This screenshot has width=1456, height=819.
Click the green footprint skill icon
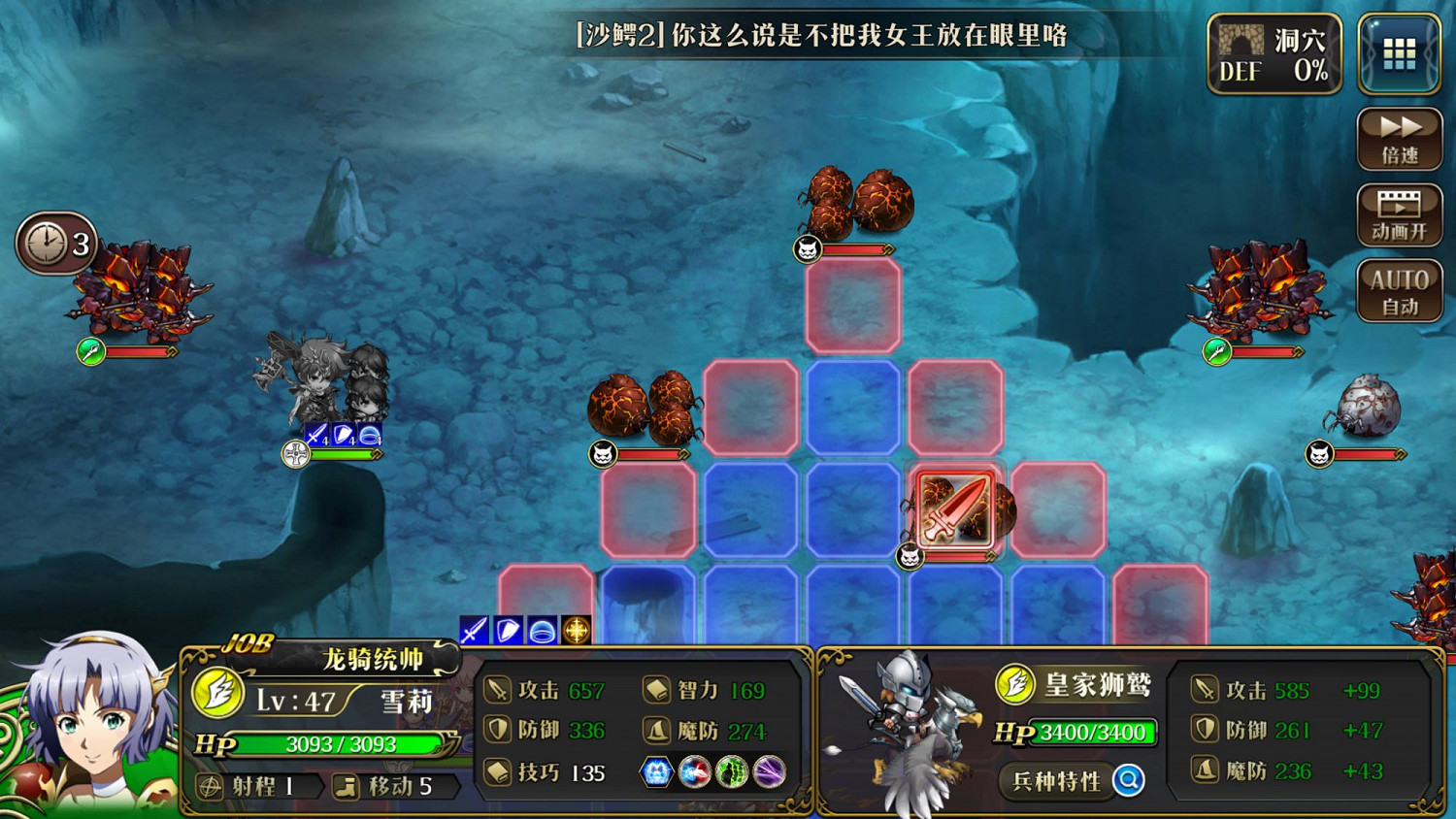728,773
